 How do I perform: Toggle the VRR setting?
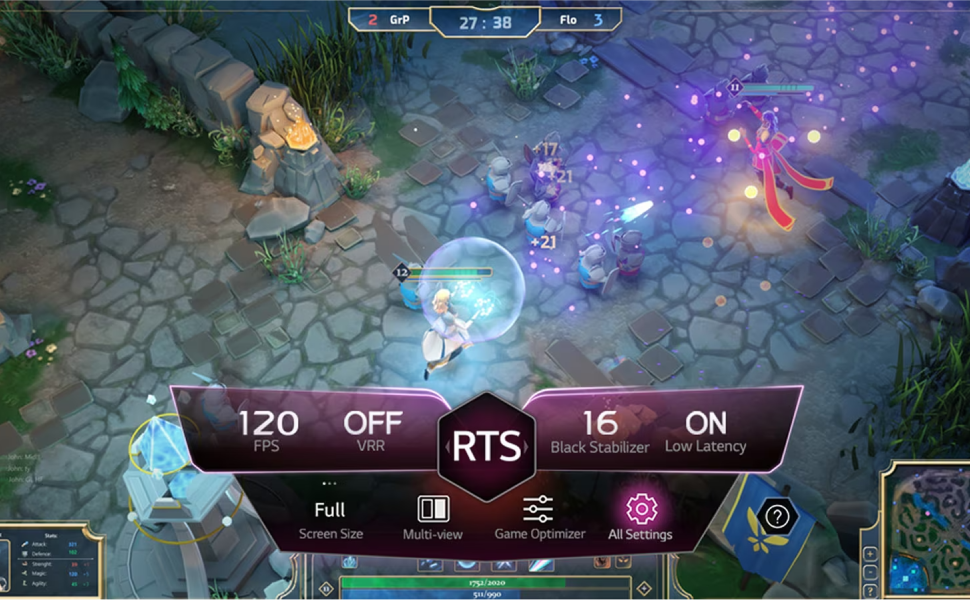(x=372, y=430)
